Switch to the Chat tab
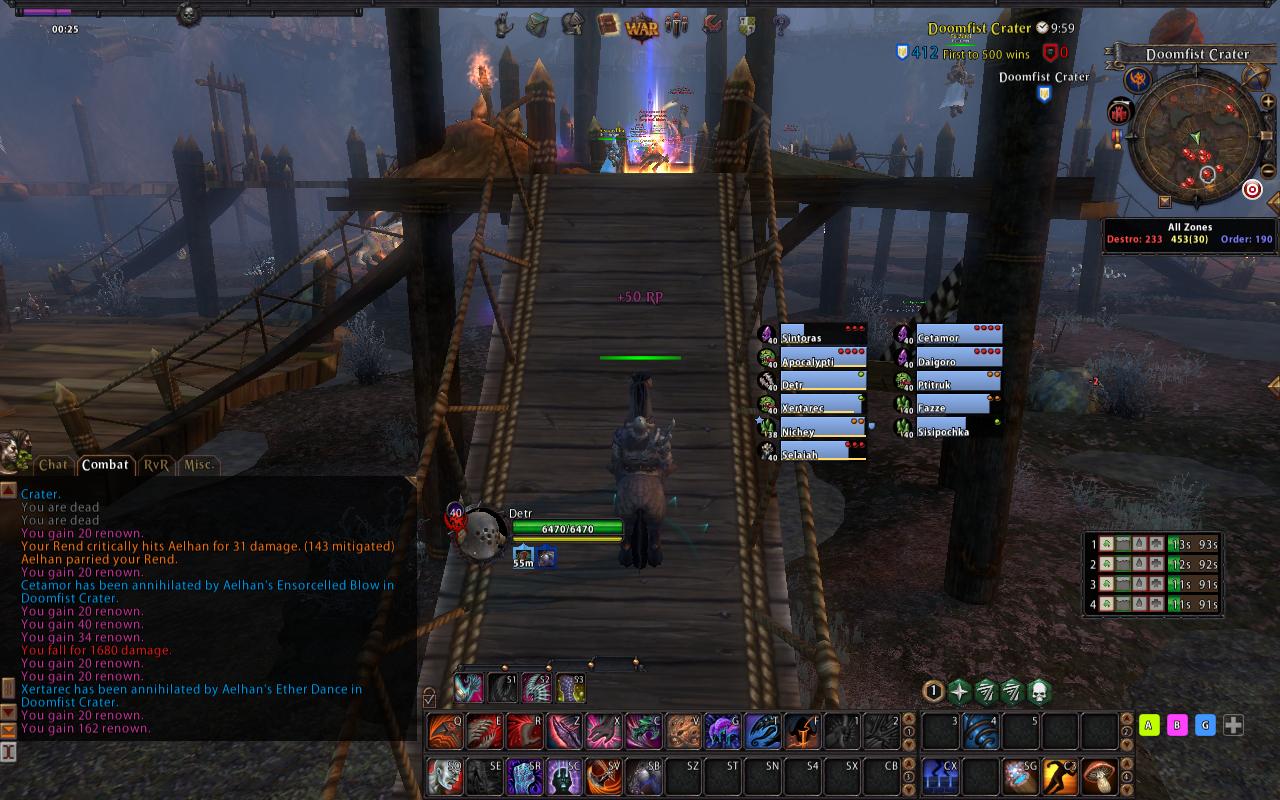 53,465
